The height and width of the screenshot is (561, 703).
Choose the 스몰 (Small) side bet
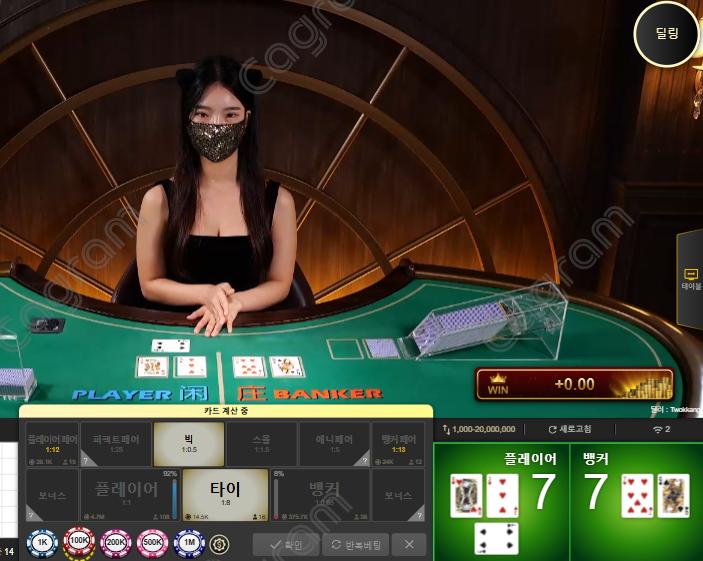(x=261, y=443)
